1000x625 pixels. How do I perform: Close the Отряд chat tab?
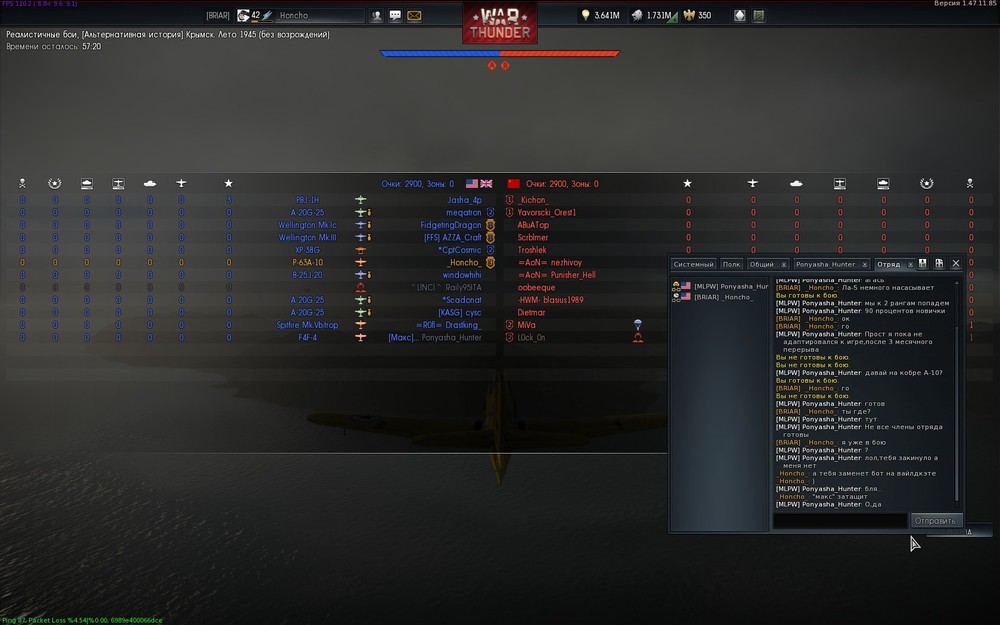point(909,264)
